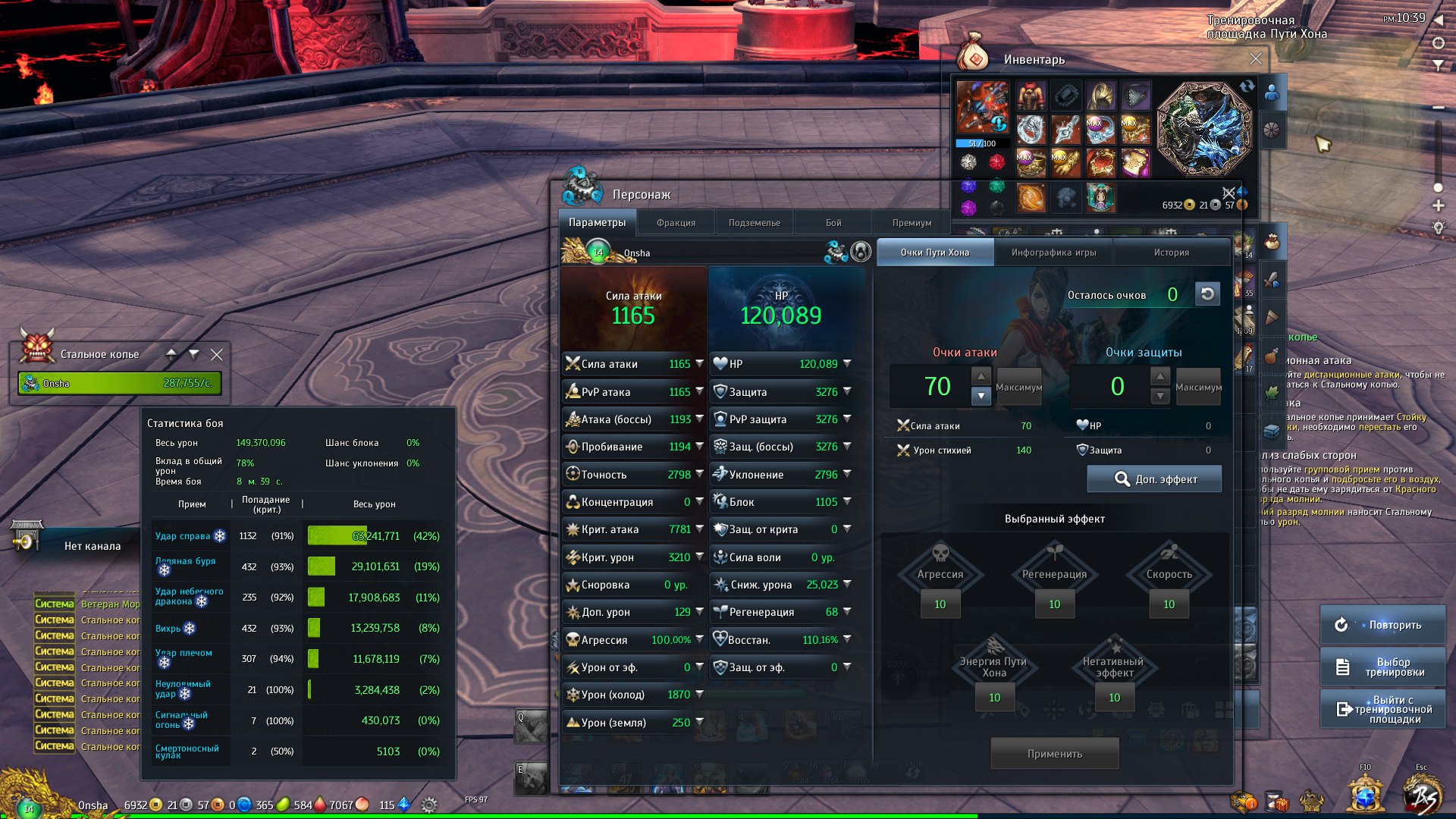Decrease attack points with down arrow
Image resolution: width=1456 pixels, height=819 pixels.
(x=981, y=396)
